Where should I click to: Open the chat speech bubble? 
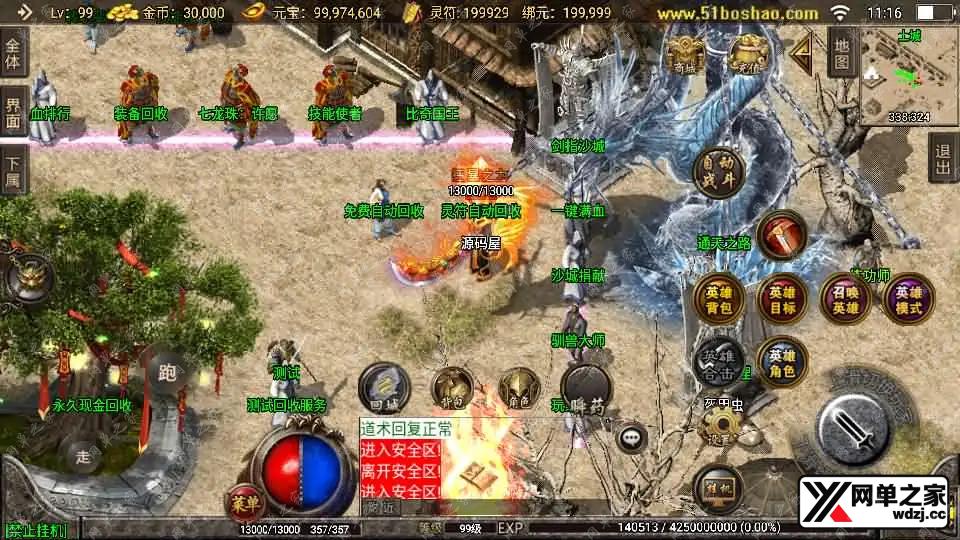(x=631, y=437)
